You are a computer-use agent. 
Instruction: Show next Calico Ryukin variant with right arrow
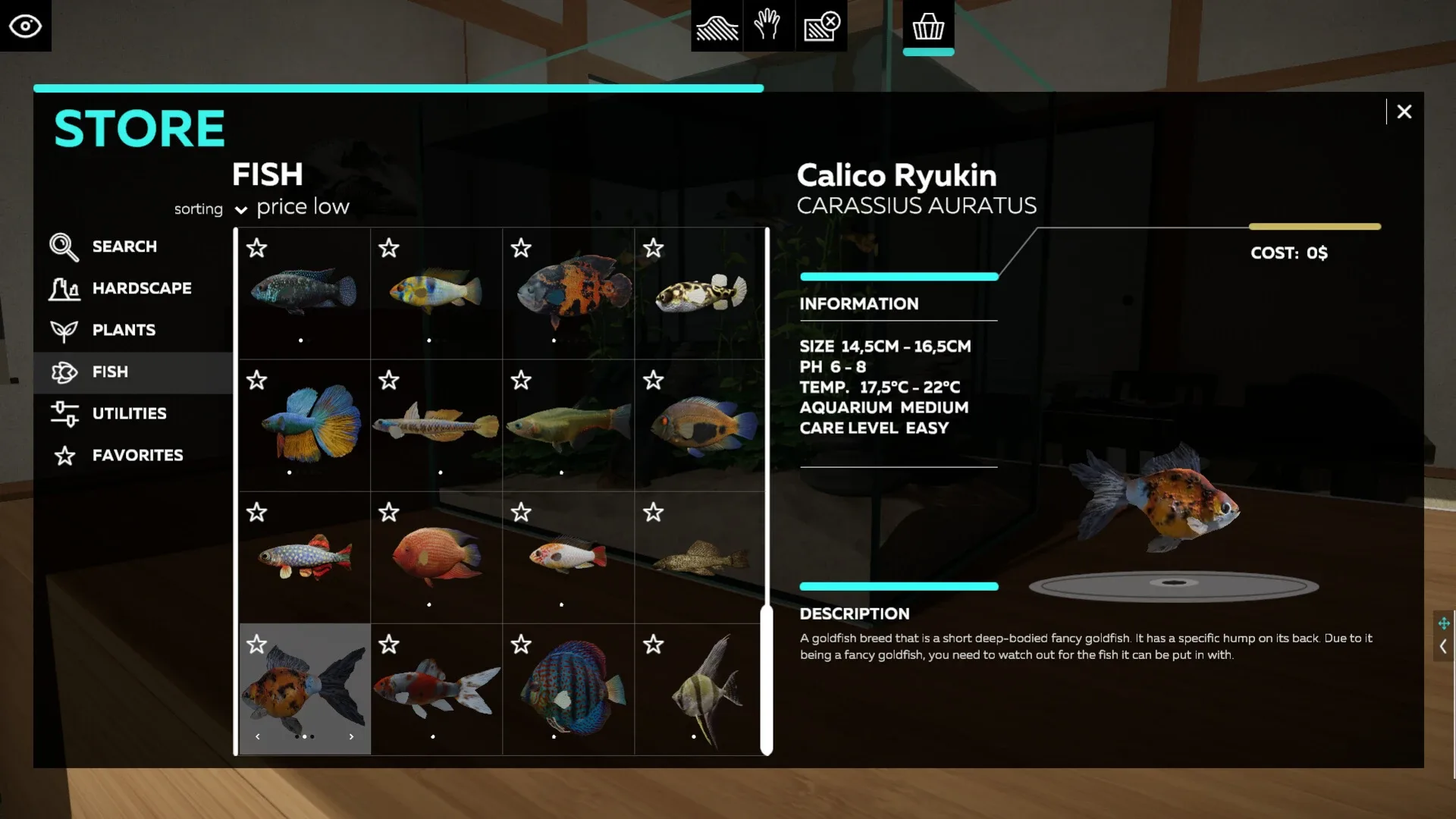coord(351,736)
